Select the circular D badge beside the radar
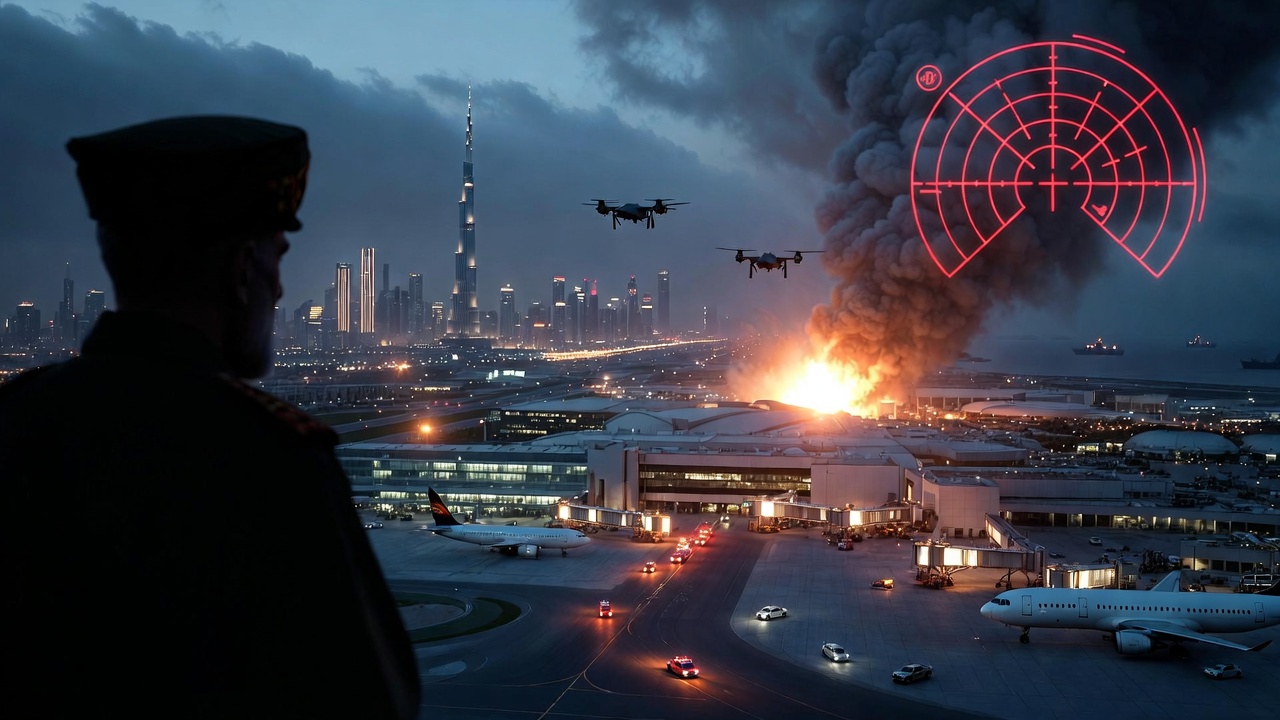1280x720 pixels. click(x=928, y=78)
